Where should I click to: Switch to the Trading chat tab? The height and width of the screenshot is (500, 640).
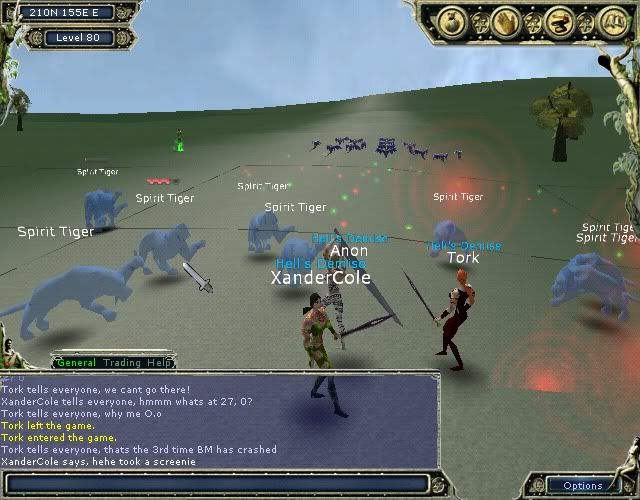coord(122,363)
